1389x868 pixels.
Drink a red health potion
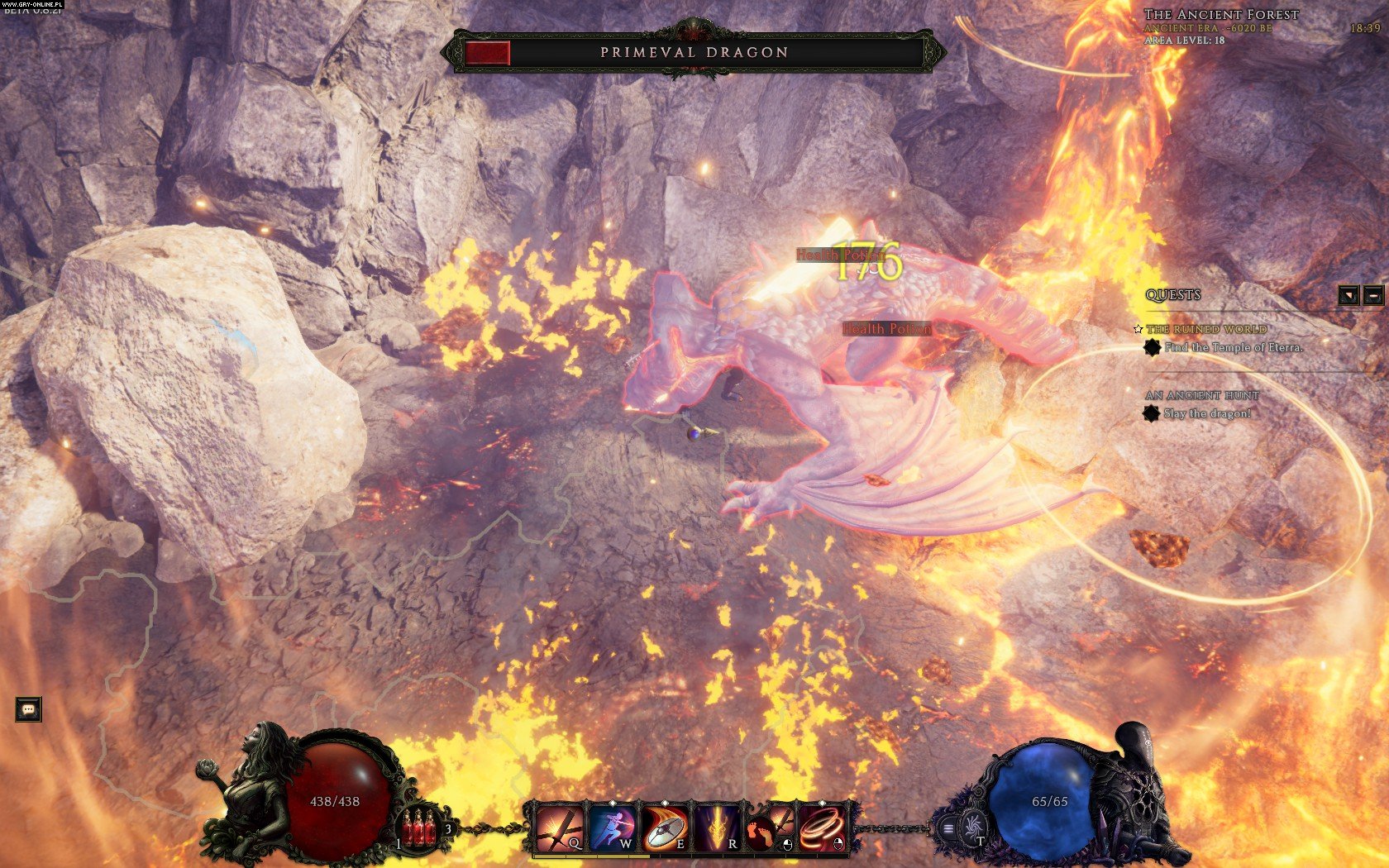tap(422, 827)
